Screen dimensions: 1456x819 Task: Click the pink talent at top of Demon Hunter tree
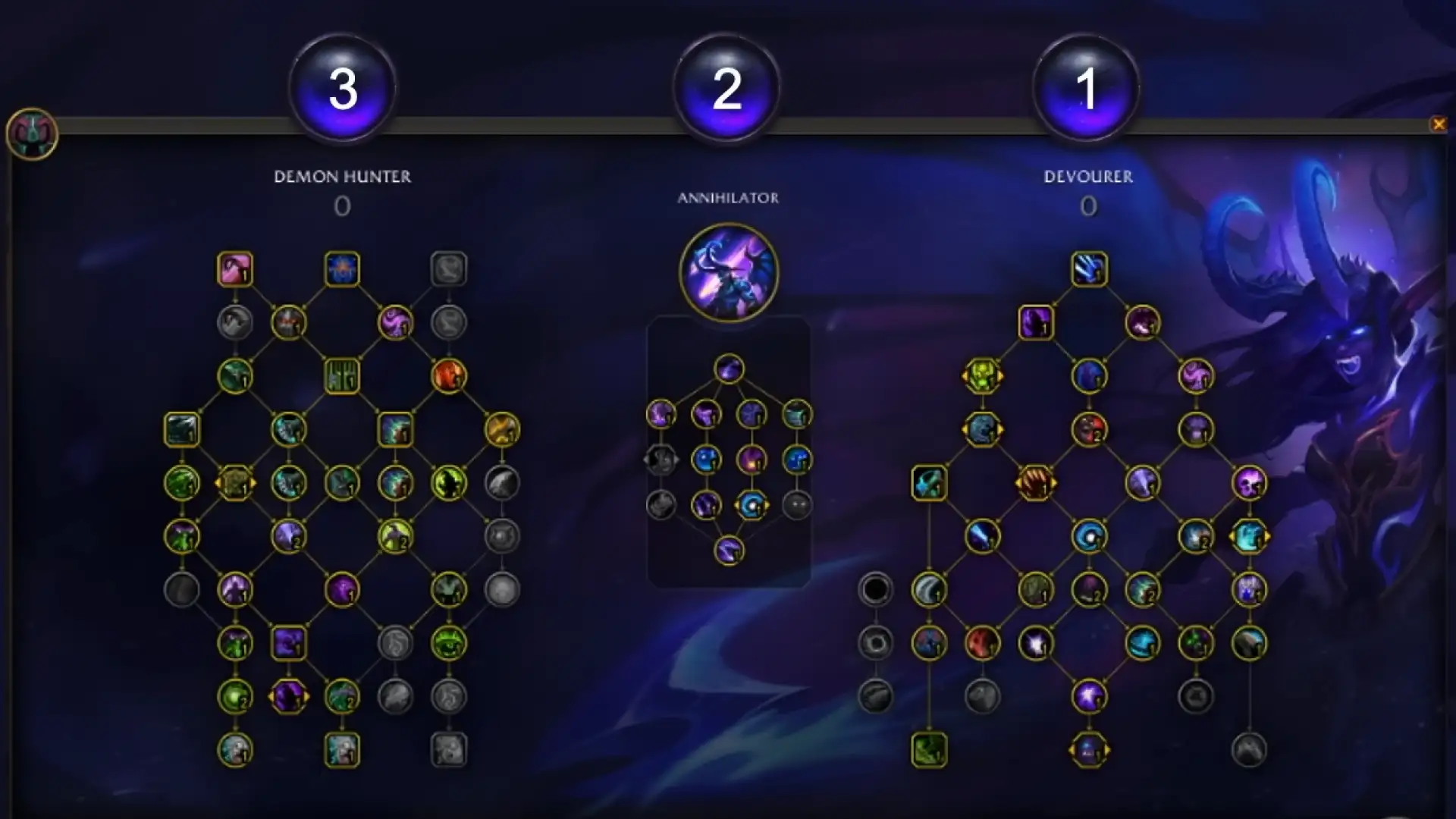tap(234, 268)
